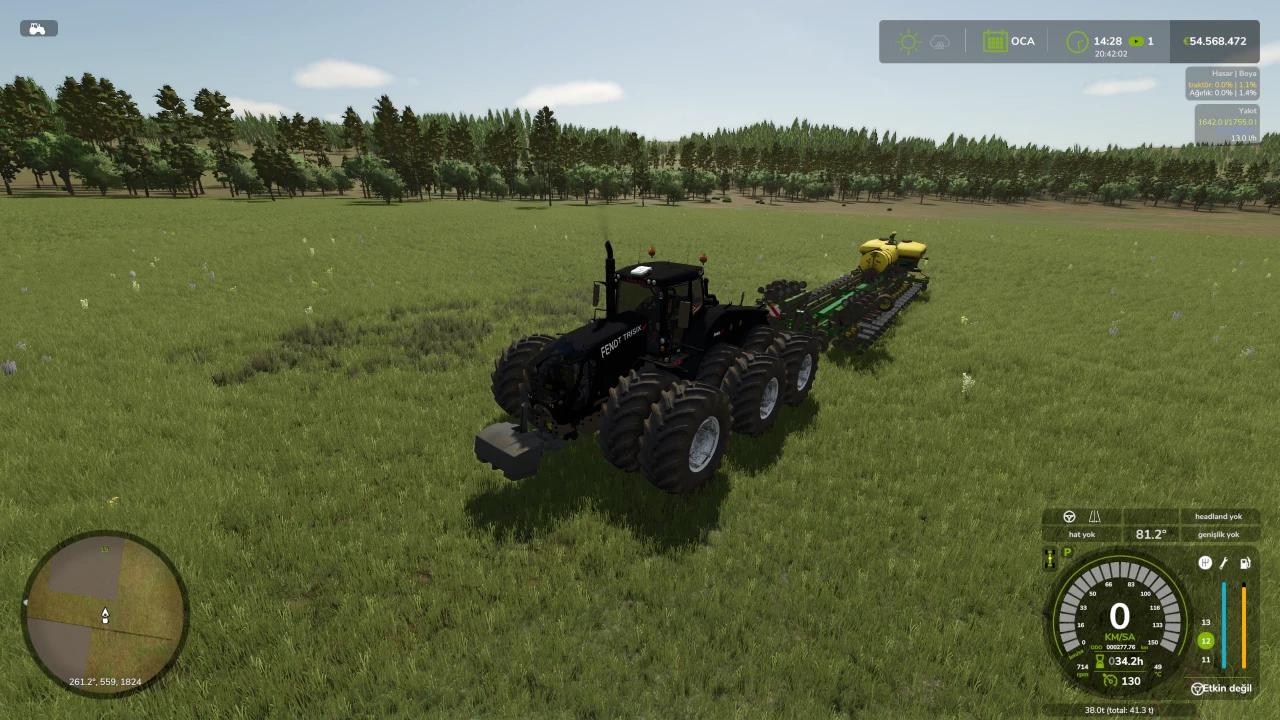Click the gearshift icon on the dashboard
1280x720 pixels.
(x=1205, y=563)
